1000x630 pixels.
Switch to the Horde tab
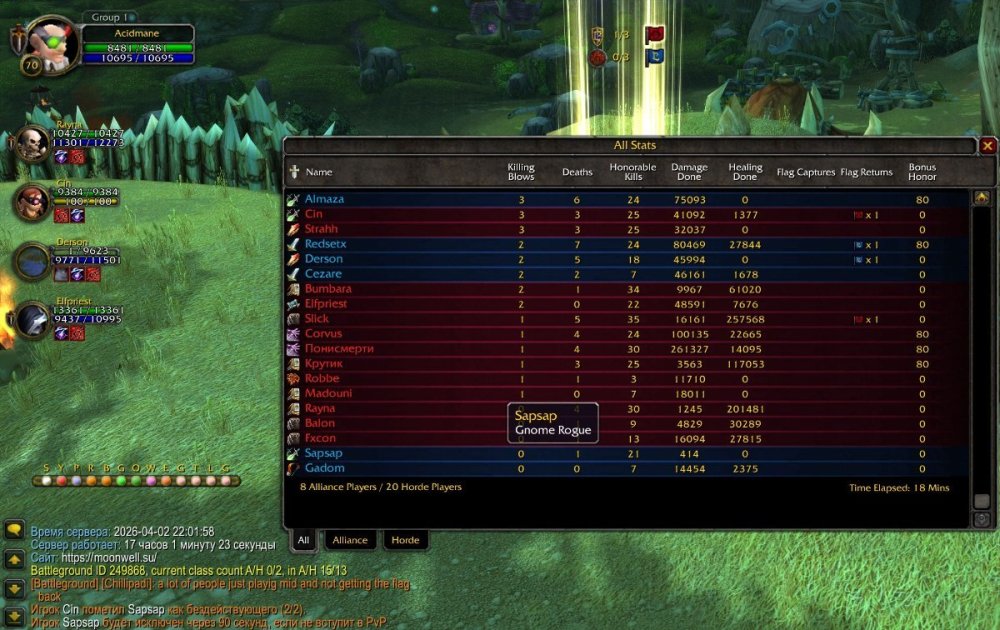pyautogui.click(x=405, y=540)
